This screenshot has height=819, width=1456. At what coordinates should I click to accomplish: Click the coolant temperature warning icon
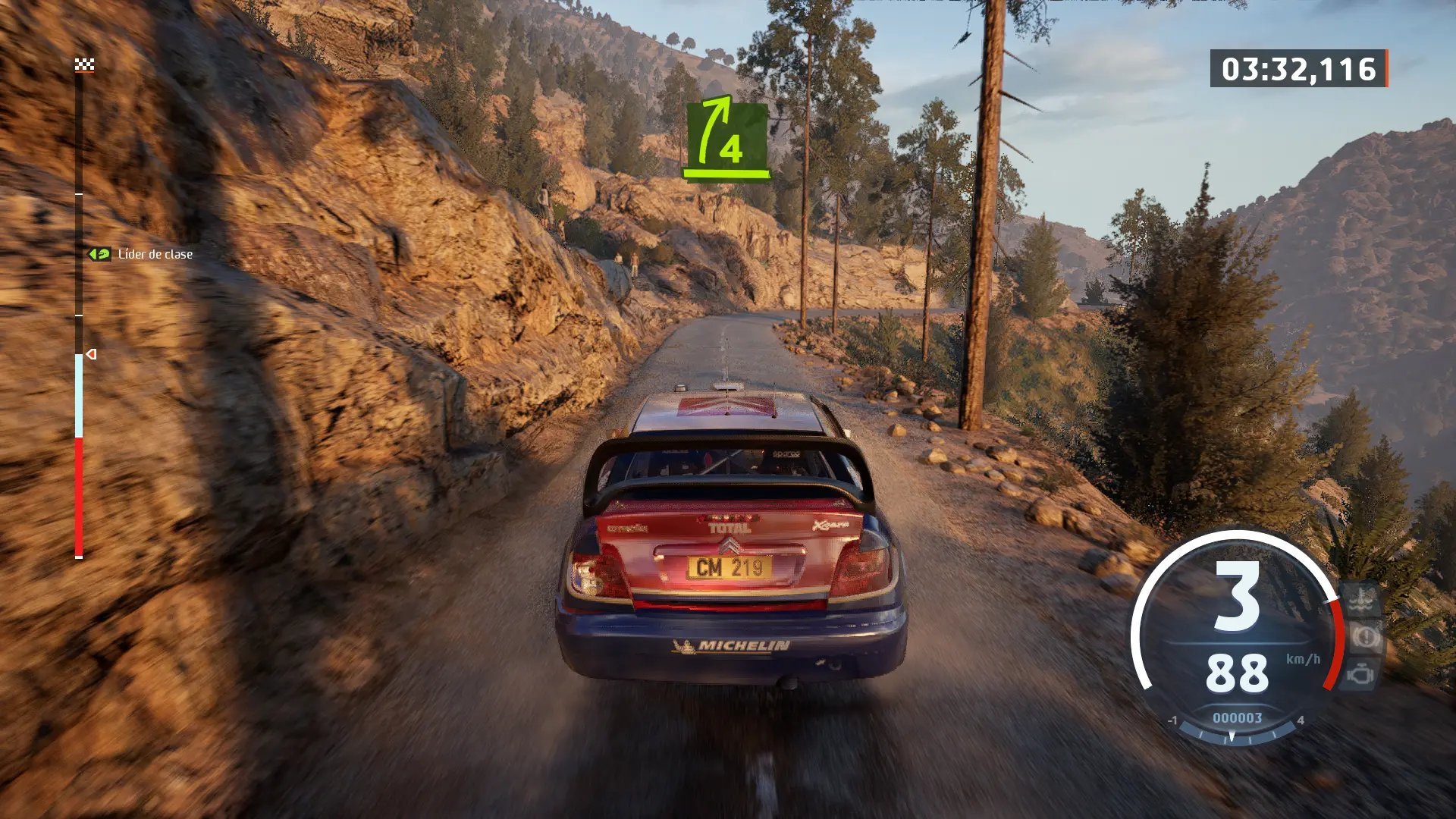1363,601
